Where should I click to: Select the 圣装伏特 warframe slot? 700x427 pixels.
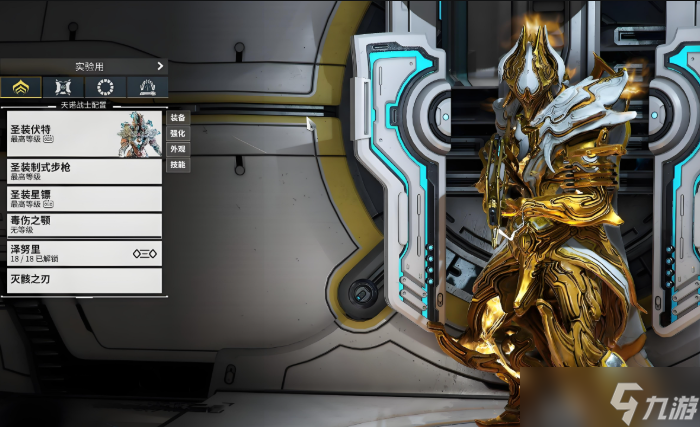83,133
